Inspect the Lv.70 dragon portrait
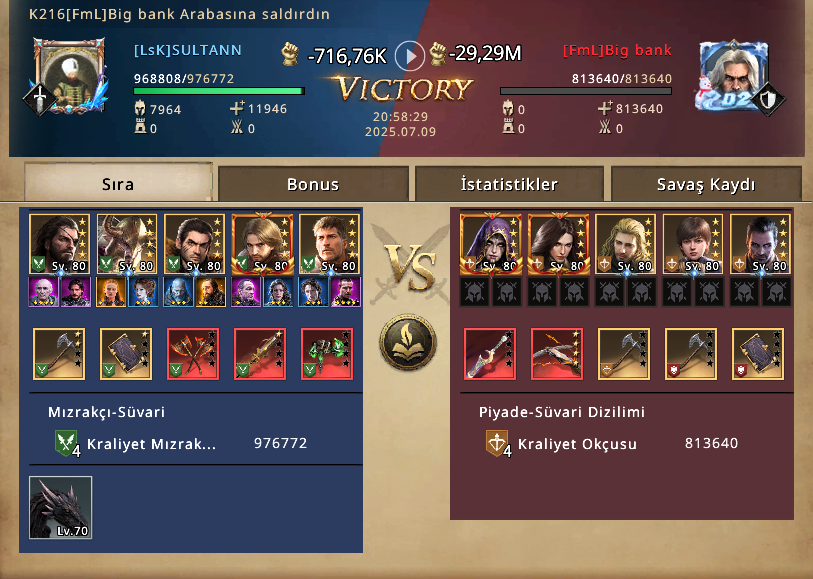This screenshot has width=813, height=579. (61, 509)
